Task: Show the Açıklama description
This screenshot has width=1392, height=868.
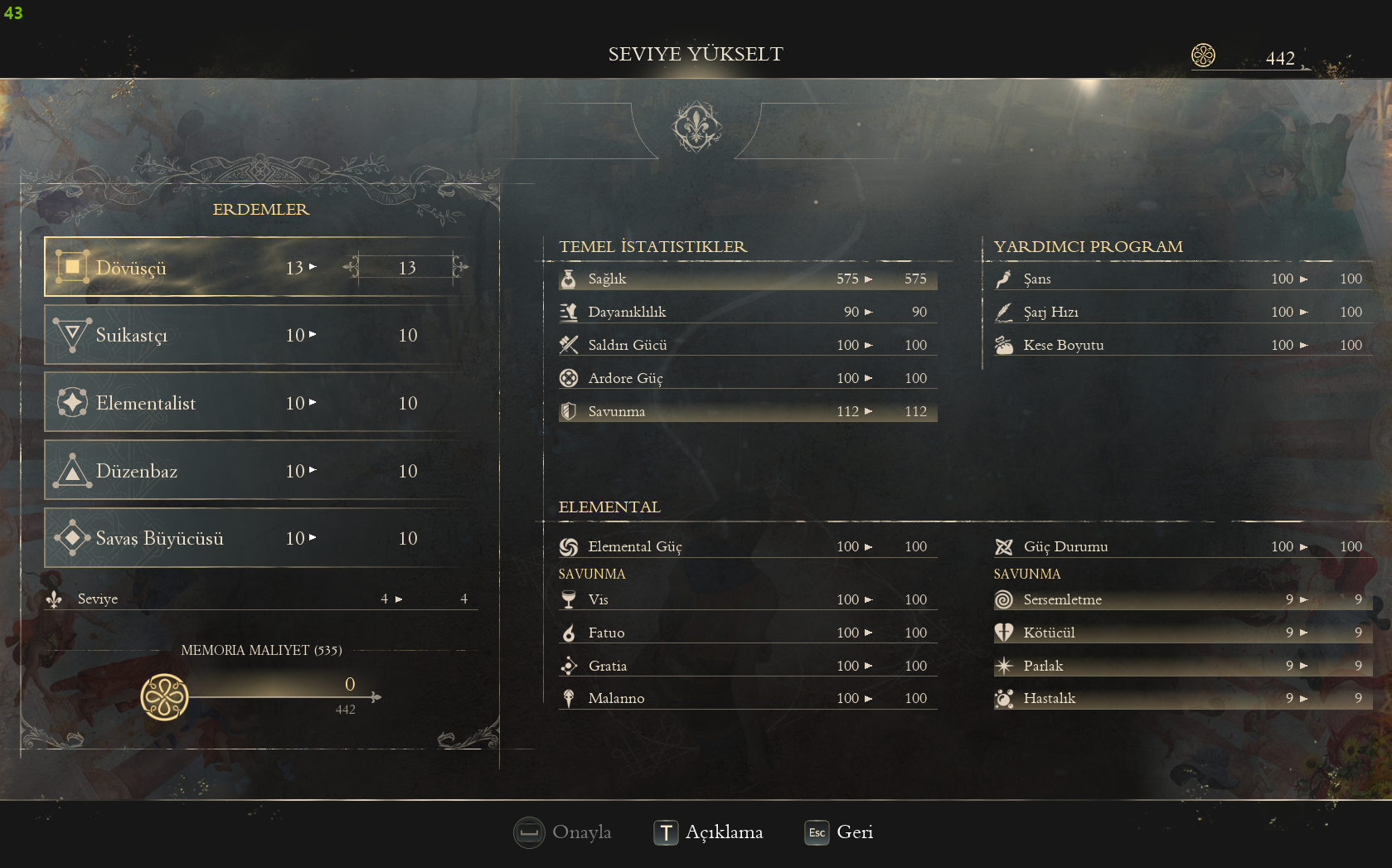Action: point(708,832)
